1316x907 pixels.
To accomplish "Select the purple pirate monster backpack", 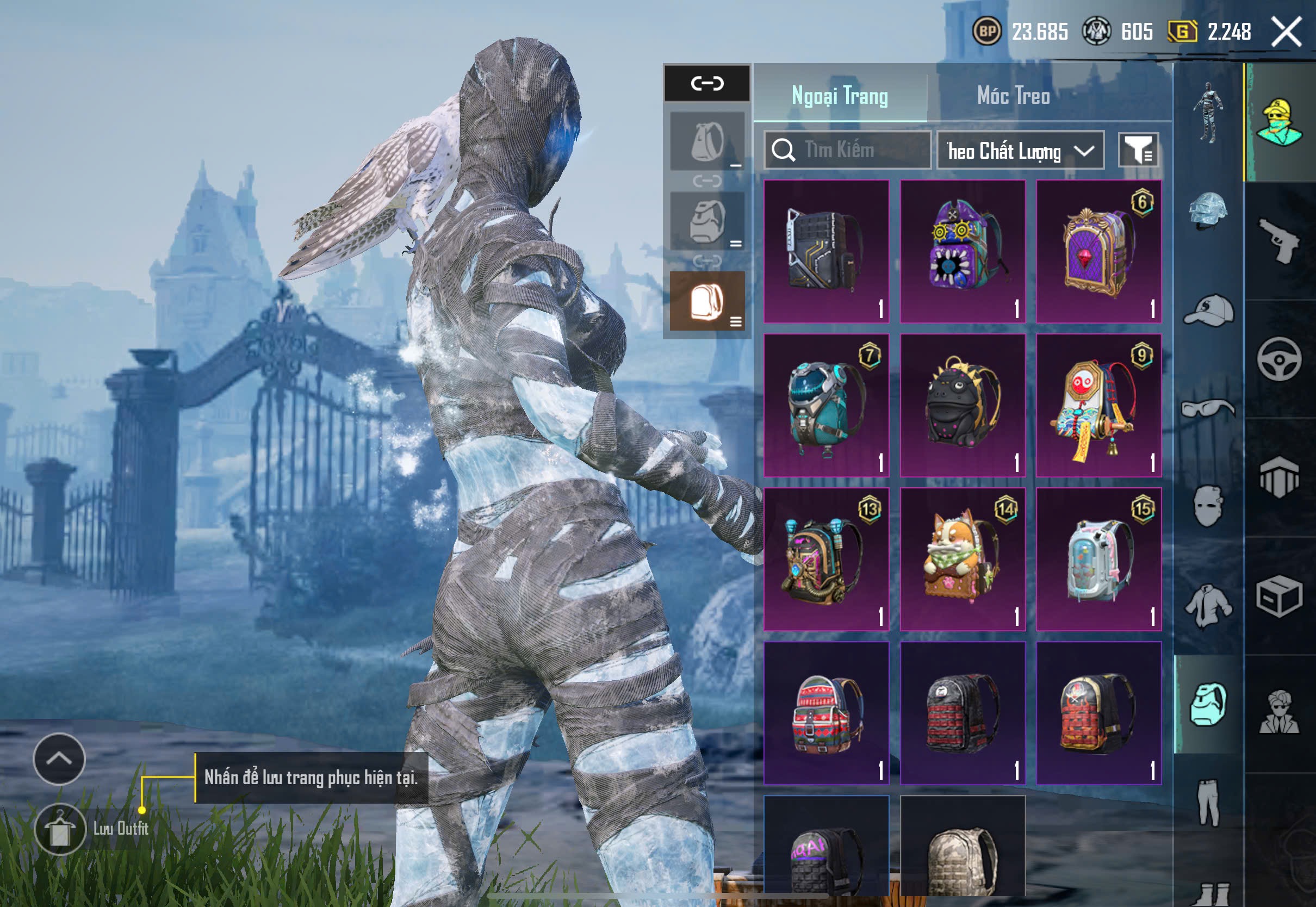I will [963, 251].
